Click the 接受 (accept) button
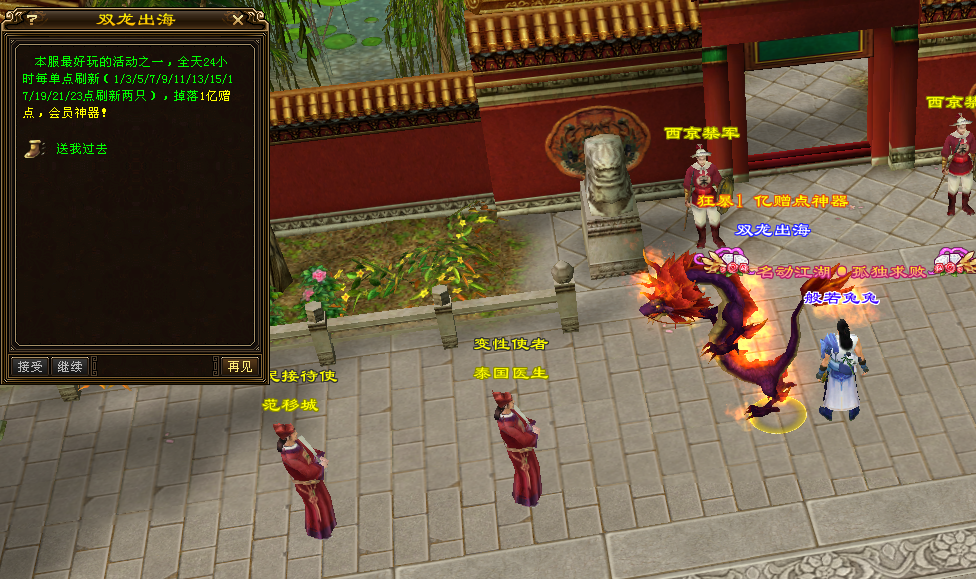The height and width of the screenshot is (579, 976). 30,366
